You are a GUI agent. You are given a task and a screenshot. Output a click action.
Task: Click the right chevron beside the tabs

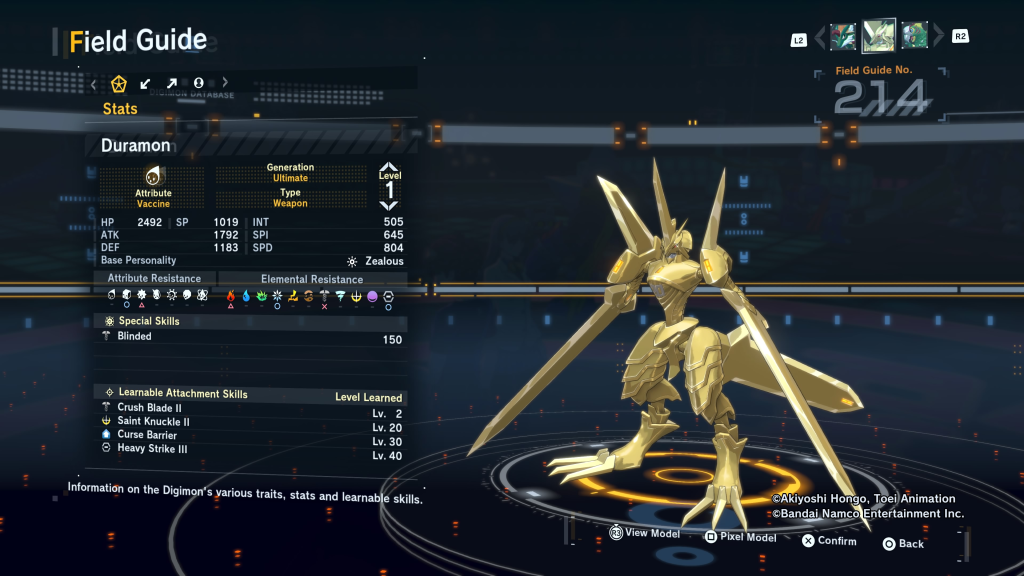click(225, 83)
